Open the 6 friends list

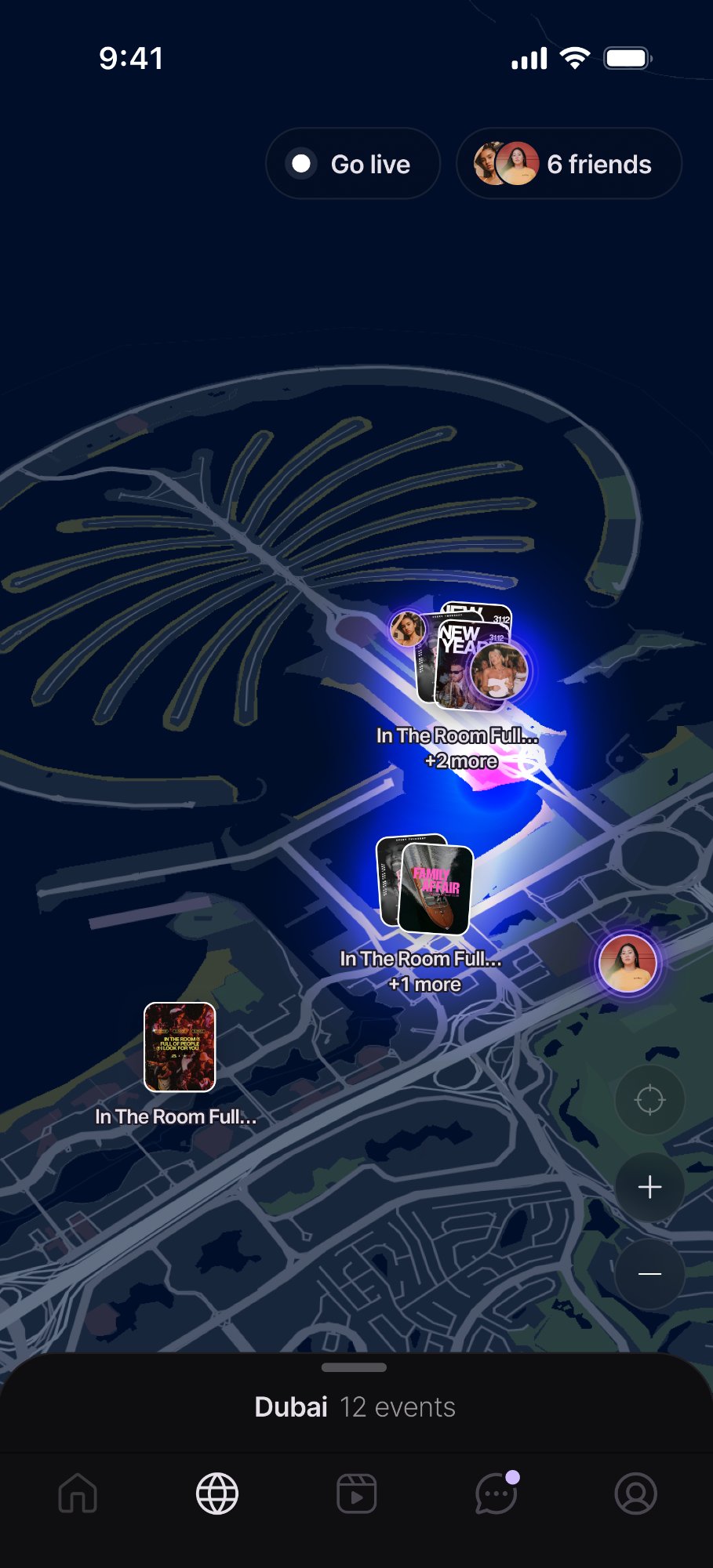click(x=569, y=164)
